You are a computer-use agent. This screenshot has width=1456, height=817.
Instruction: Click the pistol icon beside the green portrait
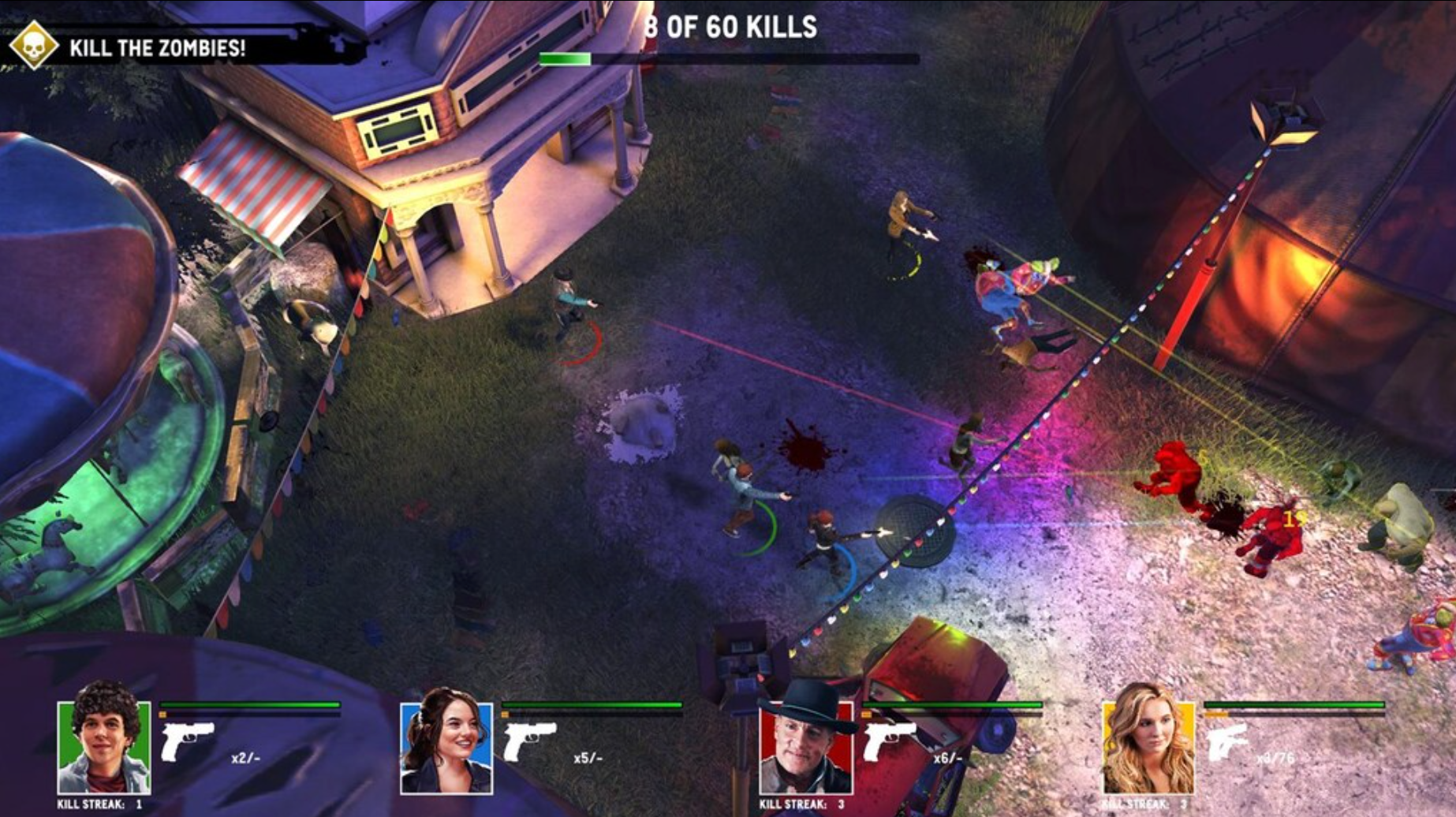tap(187, 741)
